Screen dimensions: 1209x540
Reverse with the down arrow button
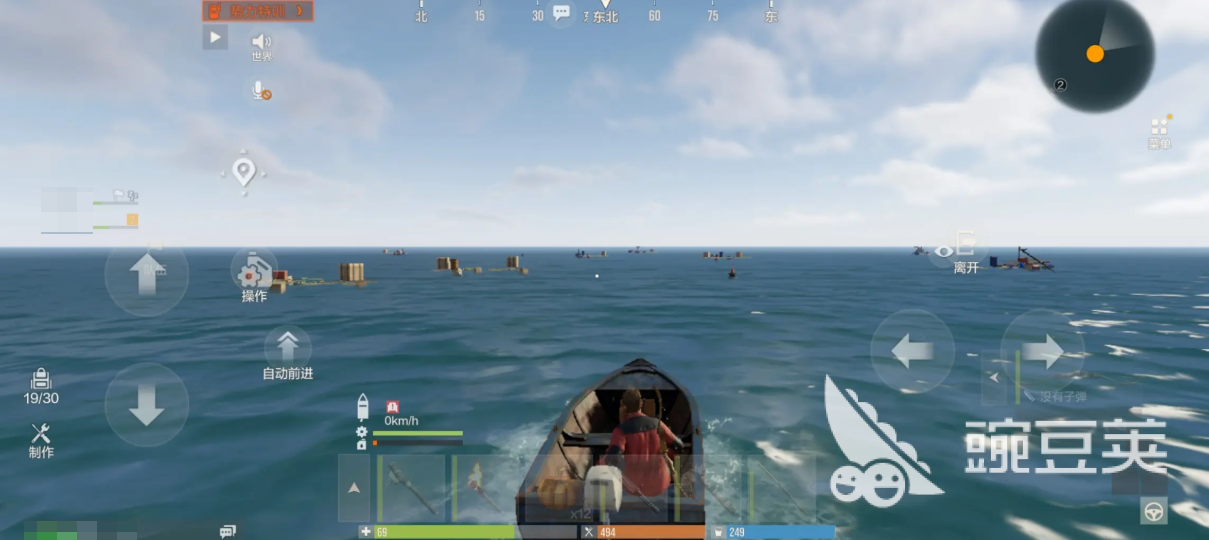coord(146,404)
